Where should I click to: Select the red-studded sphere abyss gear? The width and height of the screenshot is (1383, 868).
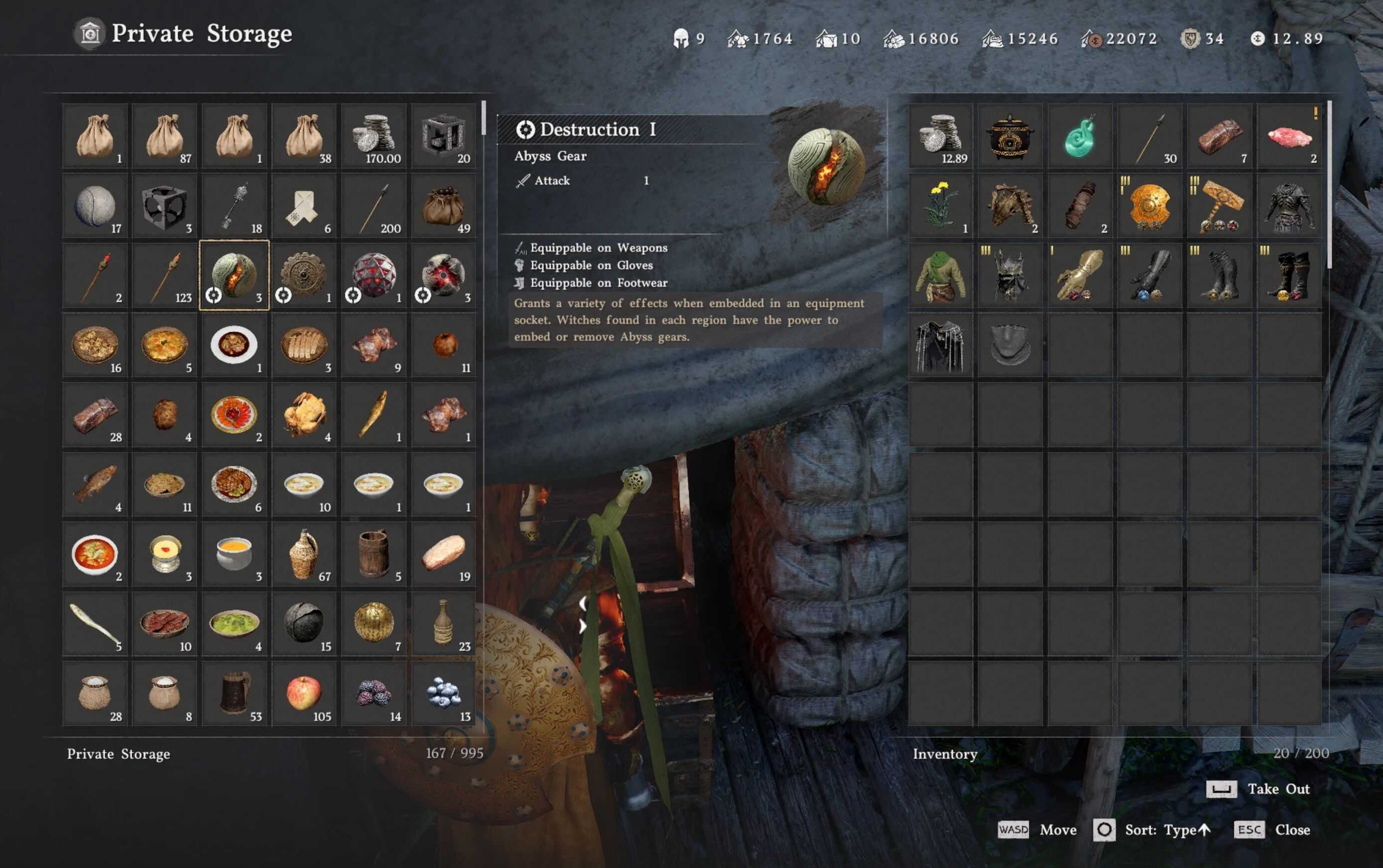(374, 276)
